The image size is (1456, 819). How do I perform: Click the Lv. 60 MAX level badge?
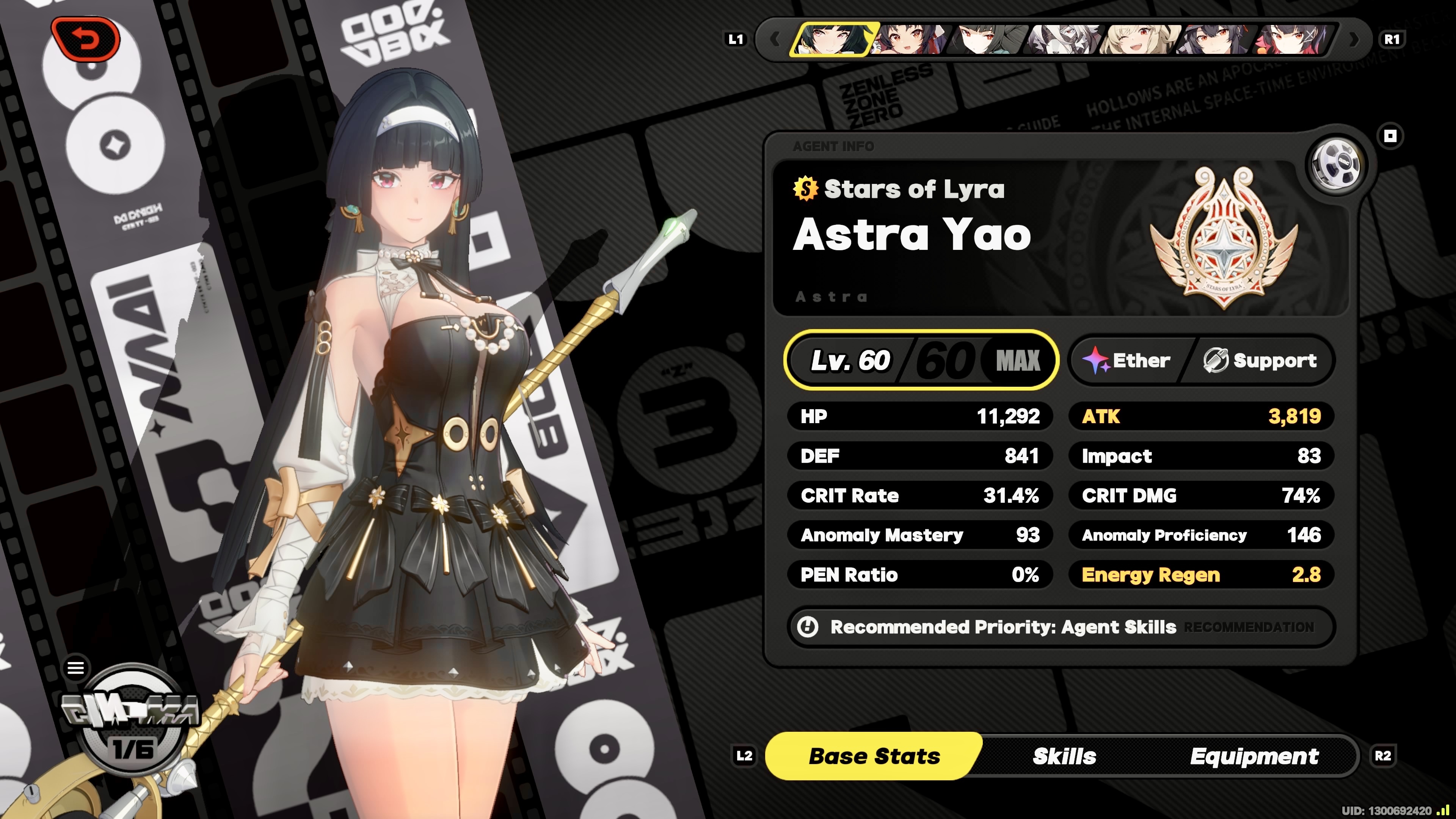point(921,360)
